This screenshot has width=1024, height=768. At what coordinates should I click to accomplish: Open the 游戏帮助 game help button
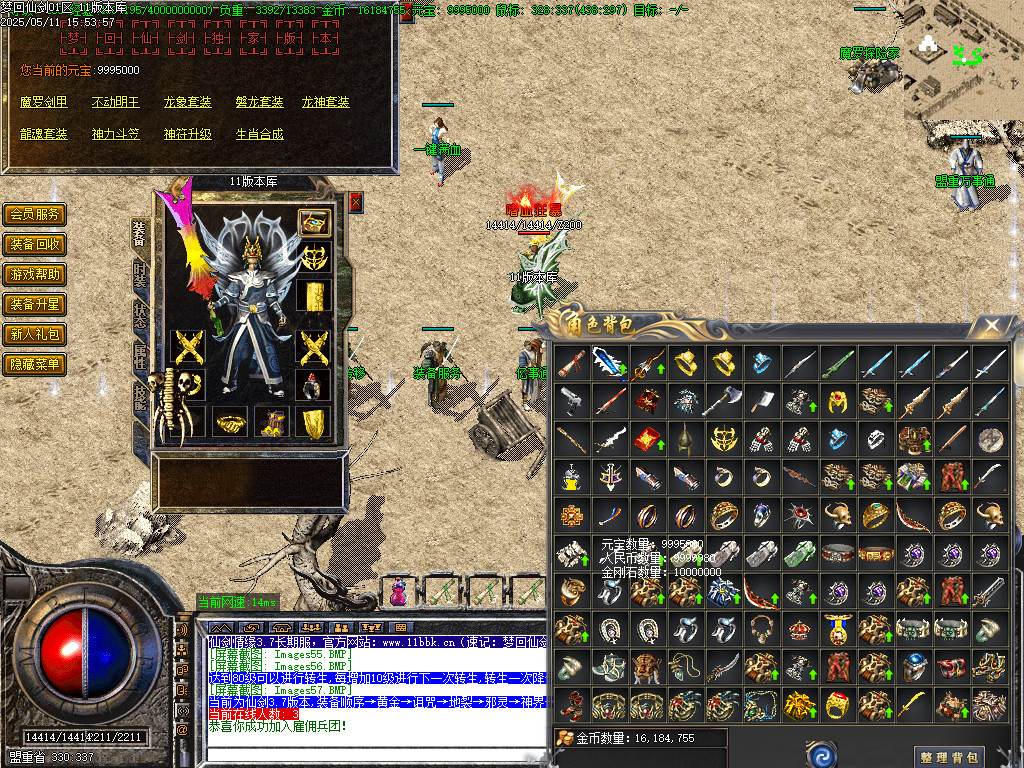coord(35,275)
